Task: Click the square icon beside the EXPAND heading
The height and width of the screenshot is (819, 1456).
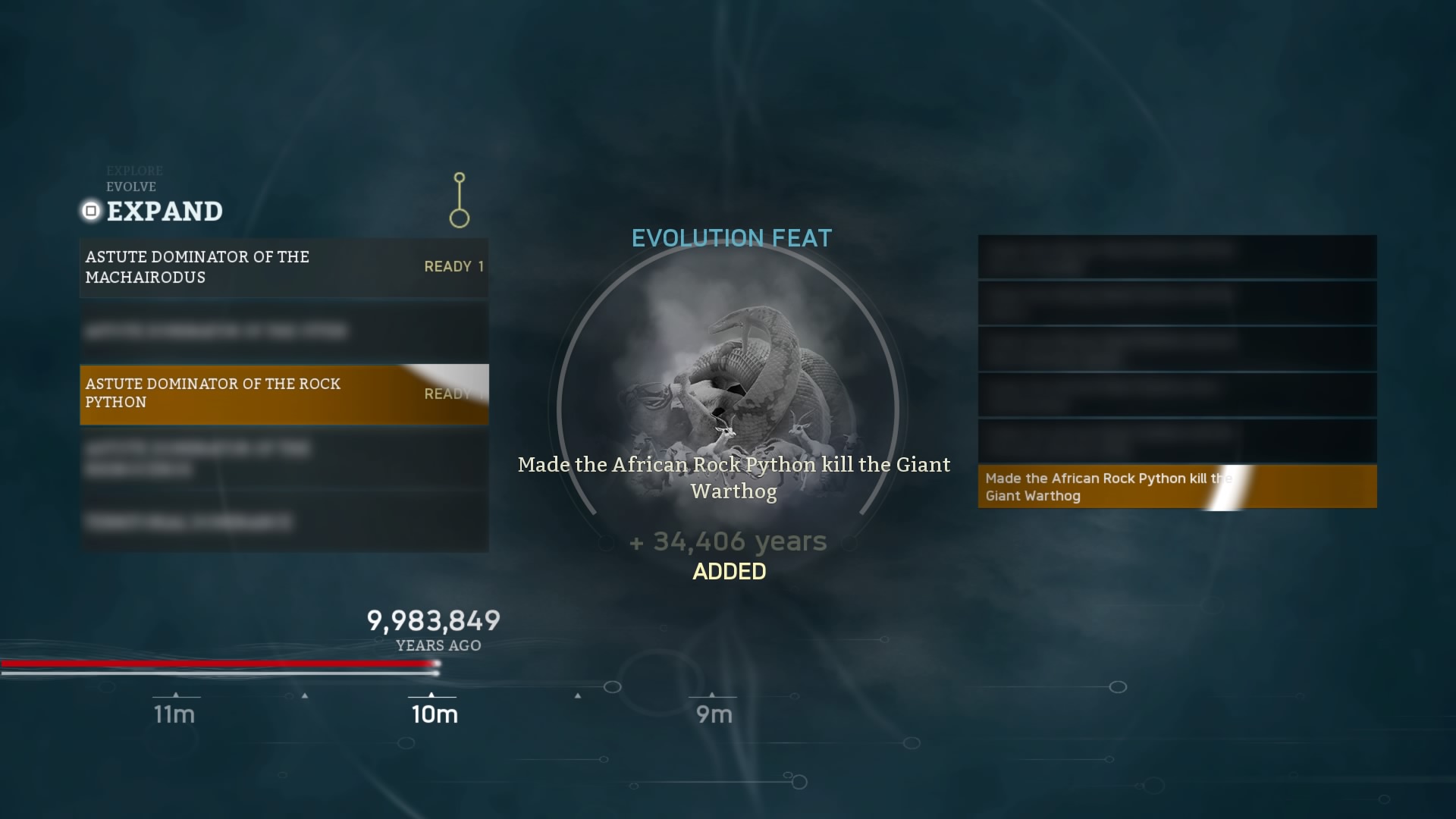Action: 90,212
